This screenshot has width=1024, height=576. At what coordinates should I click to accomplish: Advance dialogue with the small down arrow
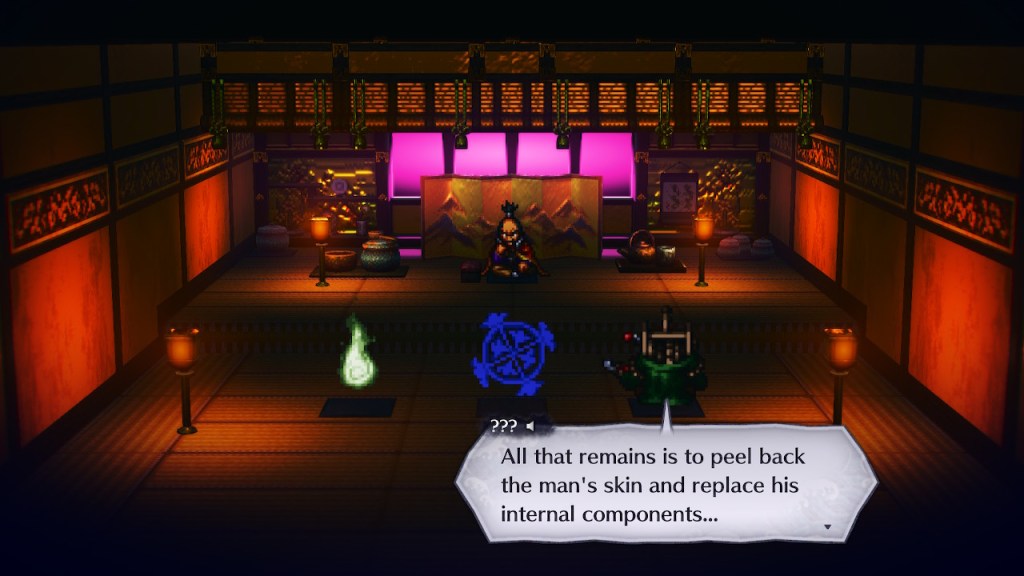827,526
